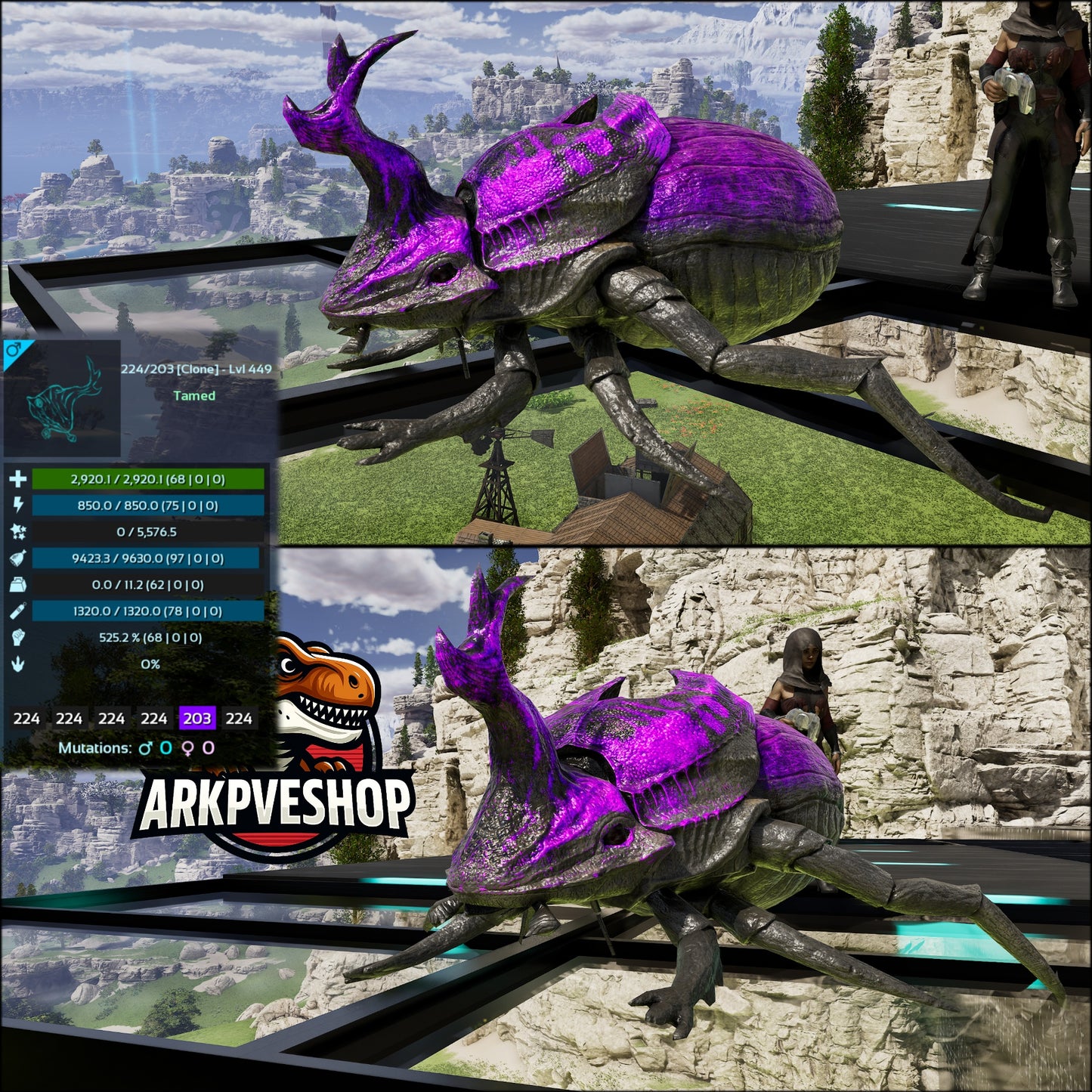Click the stamina lightning bolt icon
The image size is (1092, 1092).
coord(19,505)
